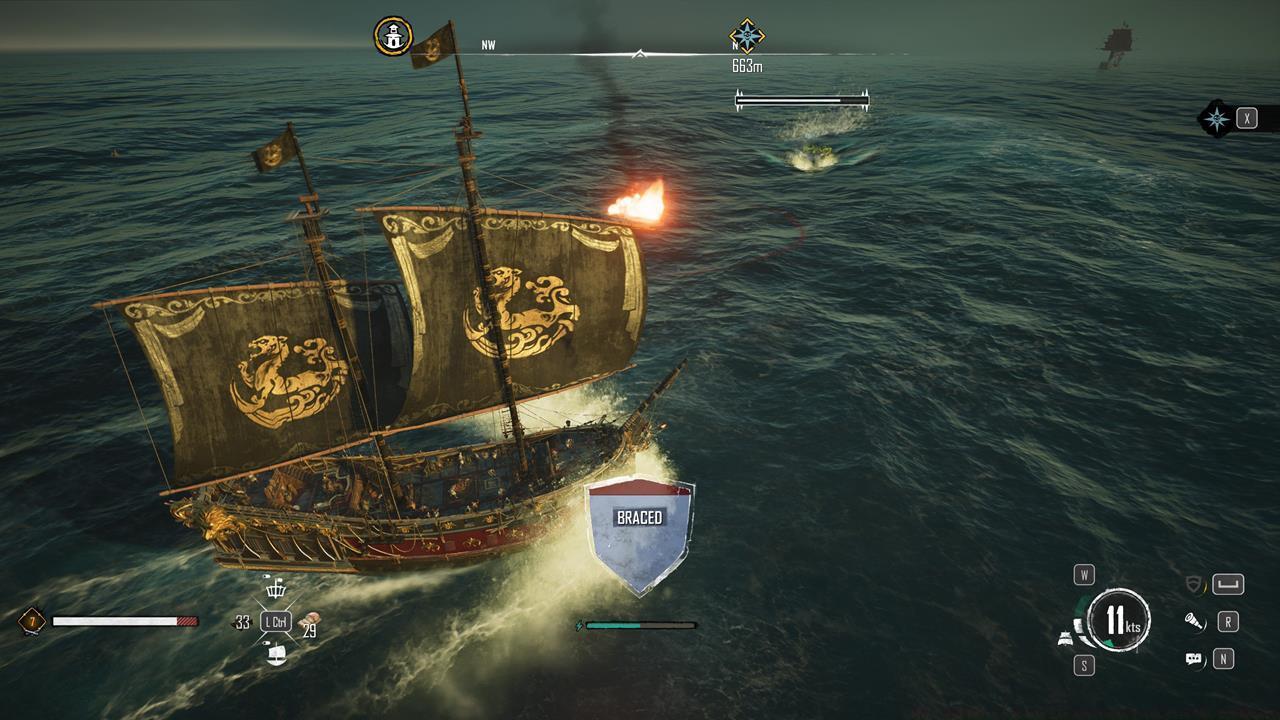The height and width of the screenshot is (720, 1280).
Task: Expand the L Ctrl action wheel
Action: 276,621
